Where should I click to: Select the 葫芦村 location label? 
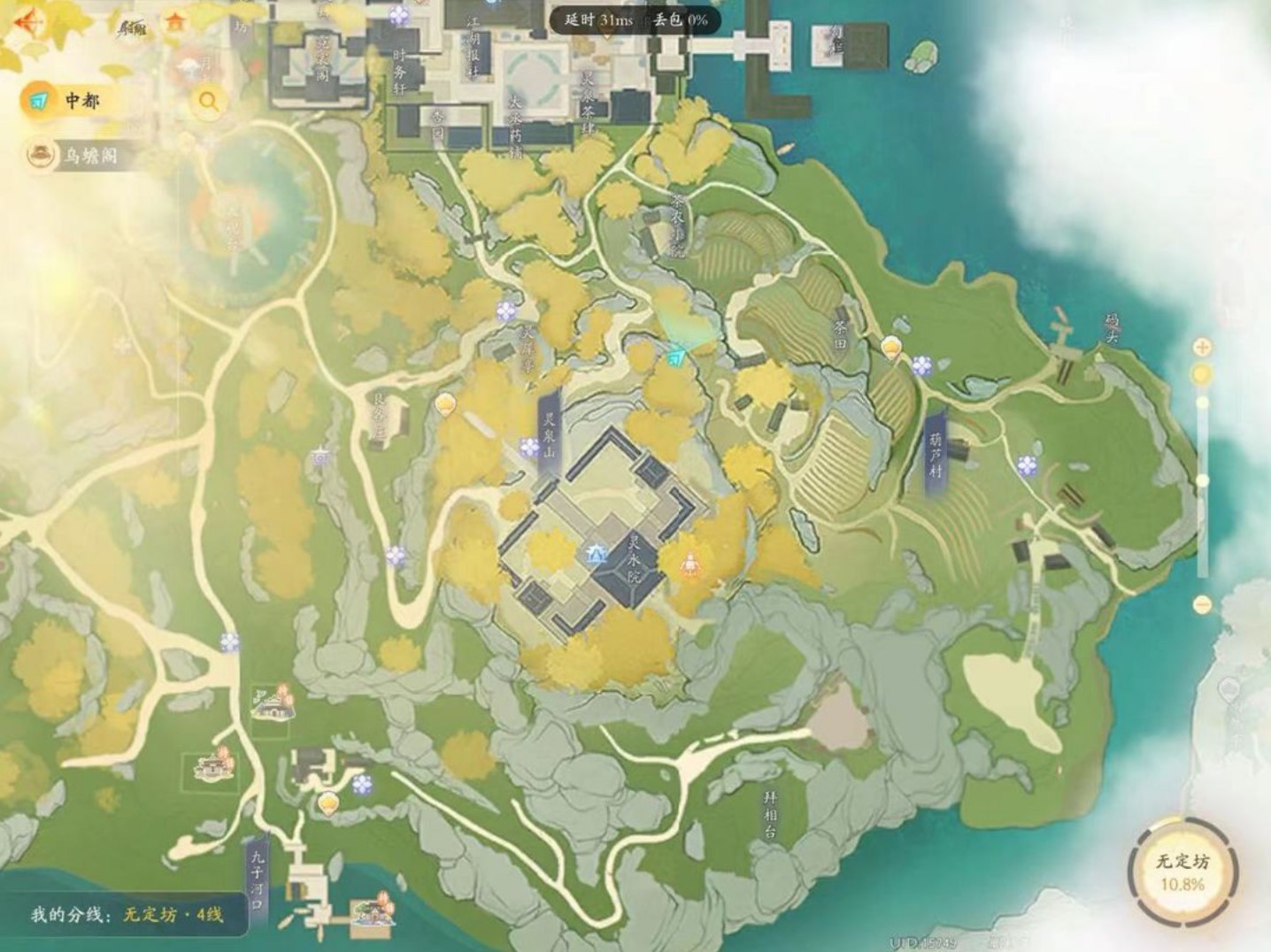pyautogui.click(x=936, y=452)
